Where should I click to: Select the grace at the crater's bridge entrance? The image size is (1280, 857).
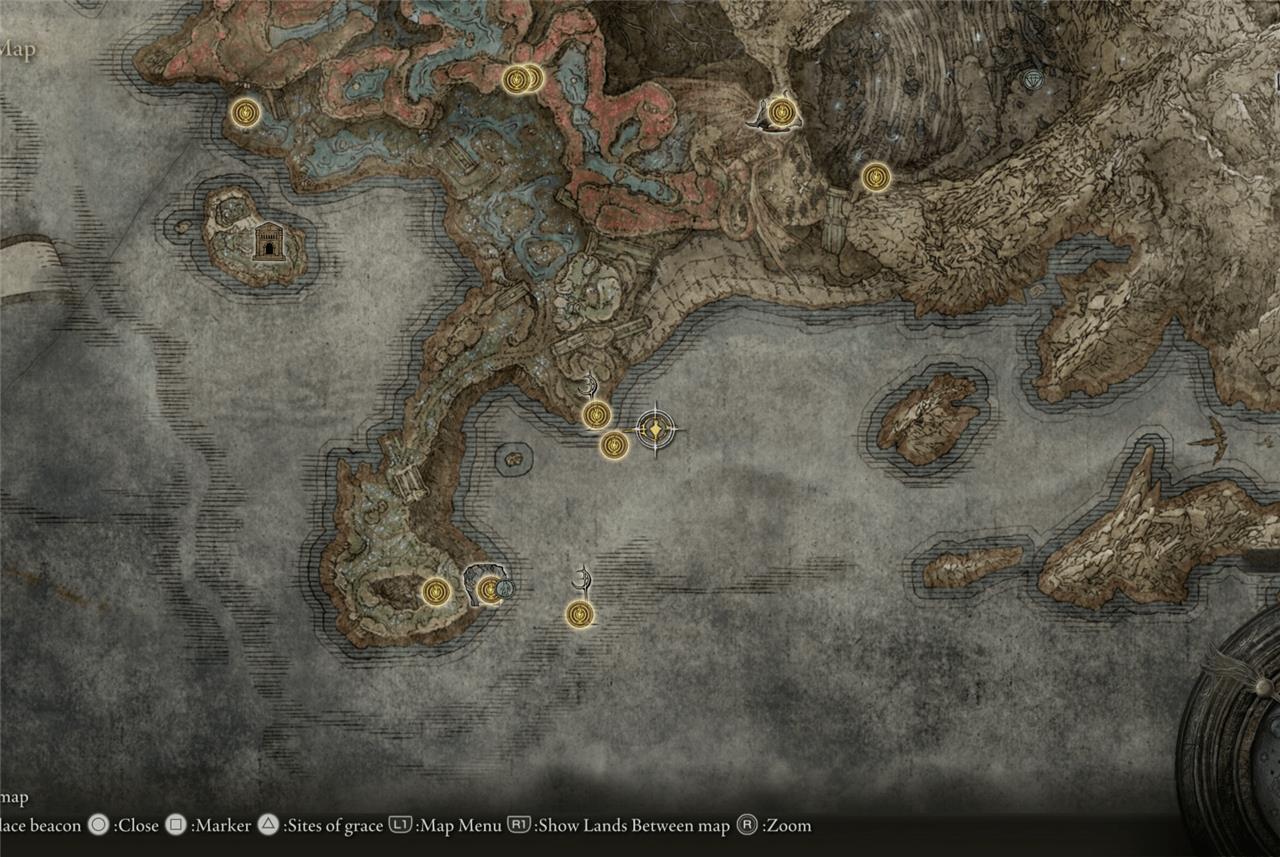[876, 177]
